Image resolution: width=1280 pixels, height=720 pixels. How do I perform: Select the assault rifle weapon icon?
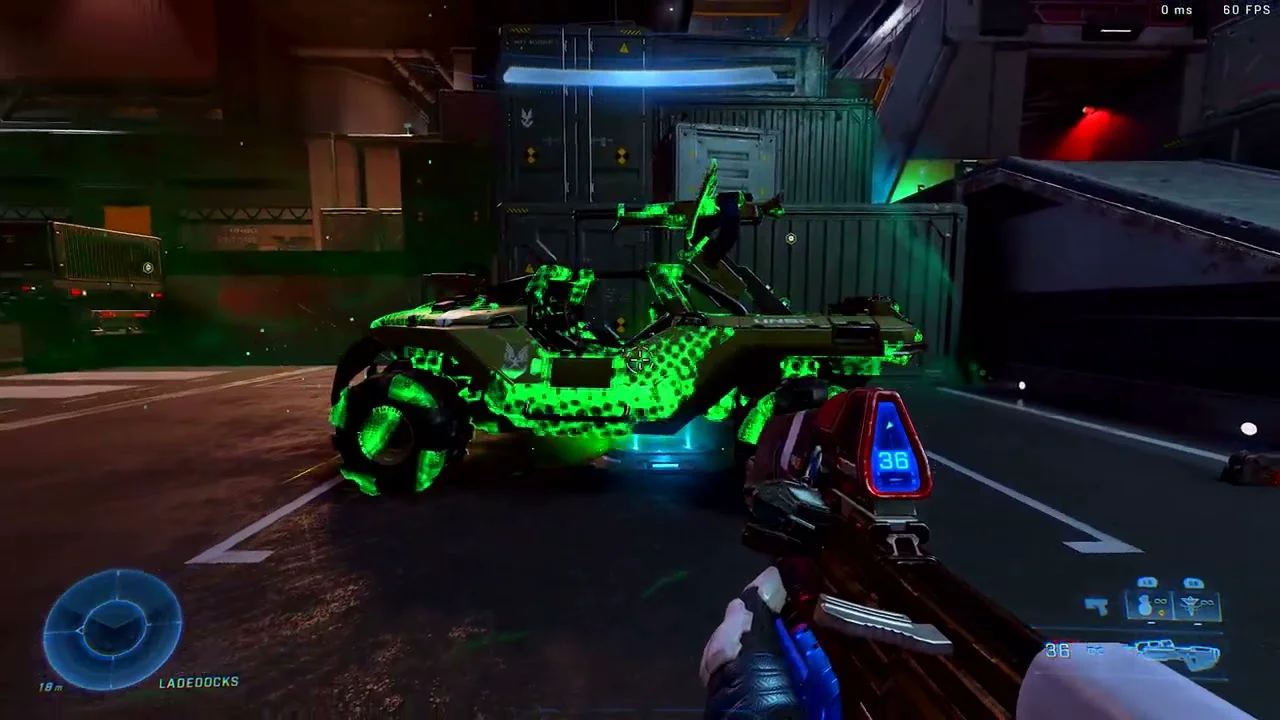point(1178,654)
